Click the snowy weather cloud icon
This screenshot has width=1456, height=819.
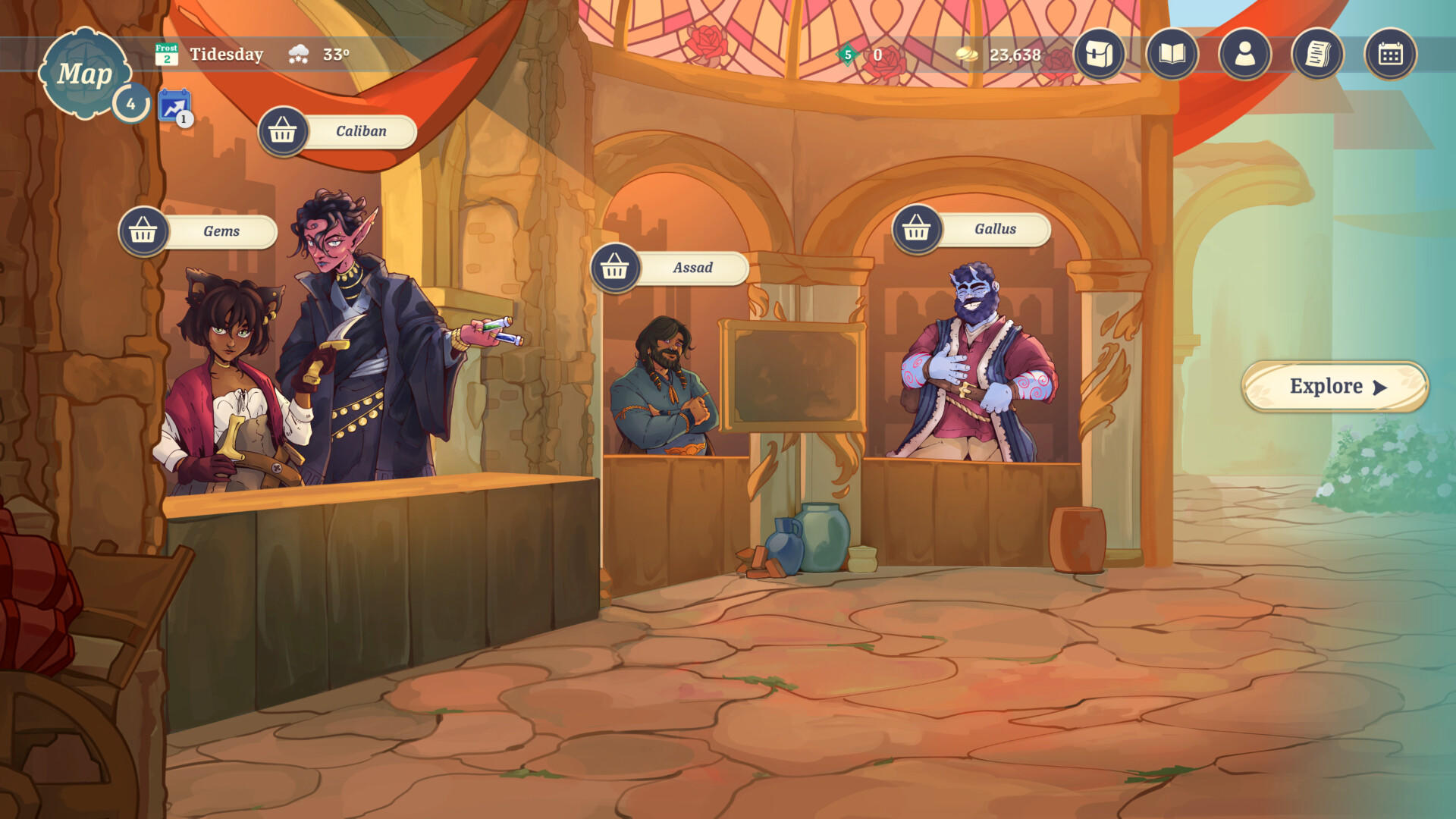tap(297, 54)
